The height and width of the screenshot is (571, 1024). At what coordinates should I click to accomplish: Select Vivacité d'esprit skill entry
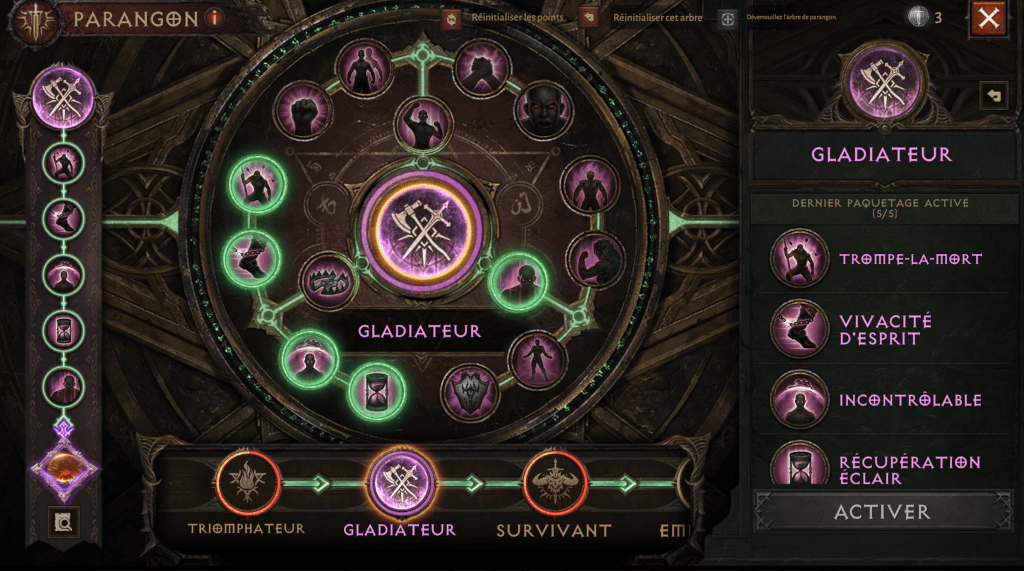880,330
